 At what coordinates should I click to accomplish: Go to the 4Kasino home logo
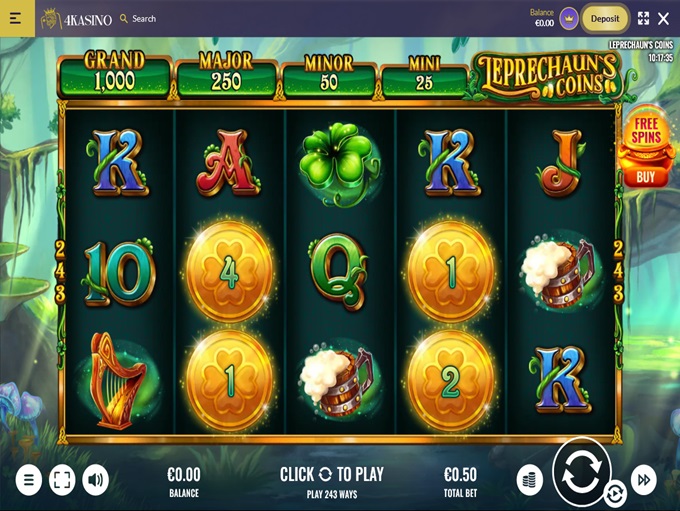76,18
